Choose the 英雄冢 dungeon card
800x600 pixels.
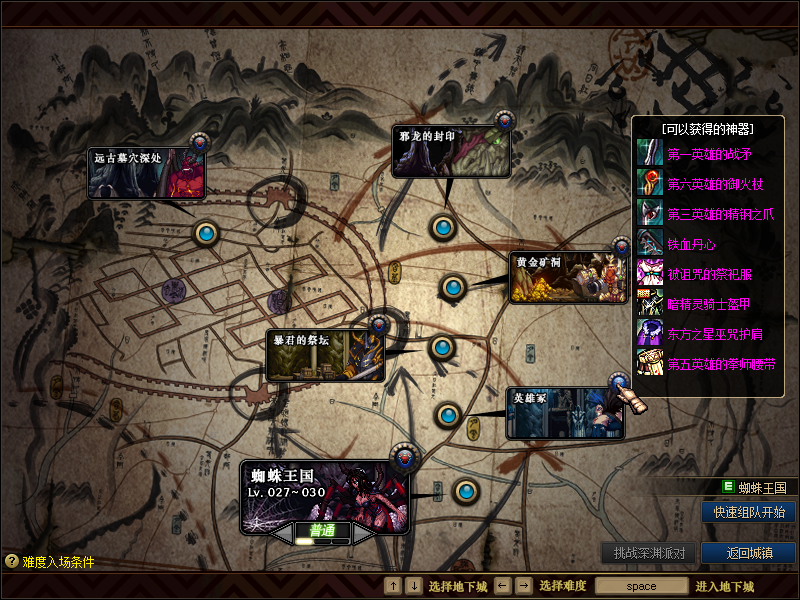[x=565, y=414]
